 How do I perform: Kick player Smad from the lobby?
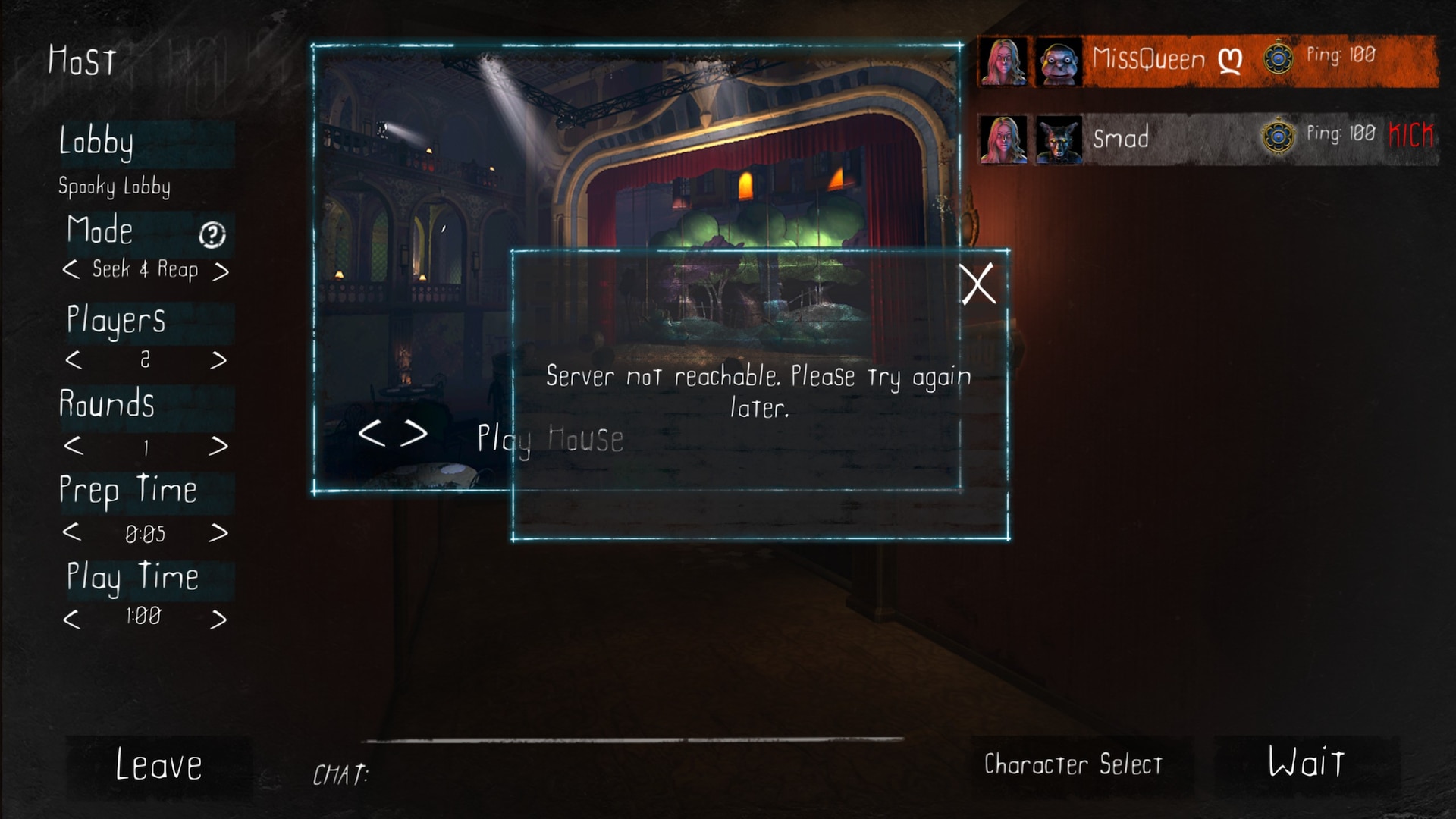coord(1410,136)
